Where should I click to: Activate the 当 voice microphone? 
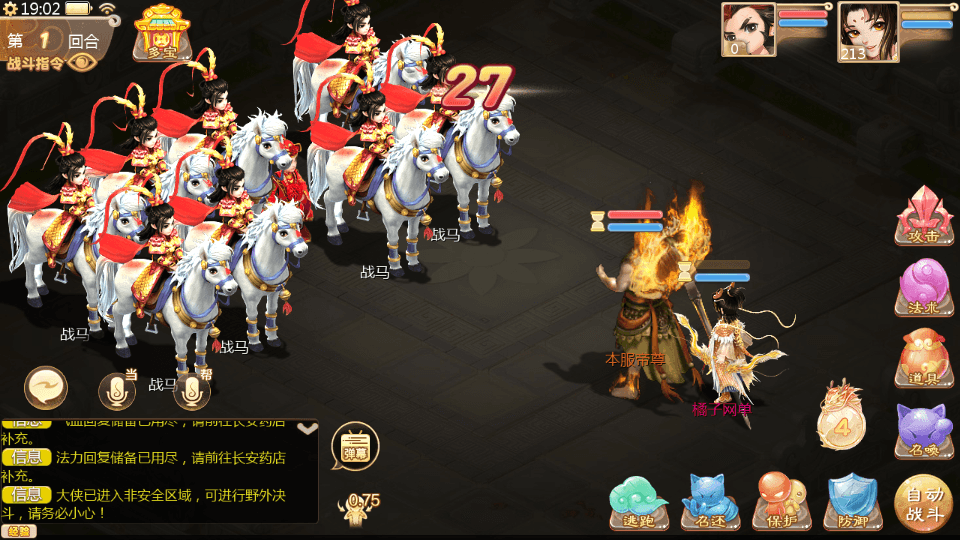pyautogui.click(x=117, y=391)
